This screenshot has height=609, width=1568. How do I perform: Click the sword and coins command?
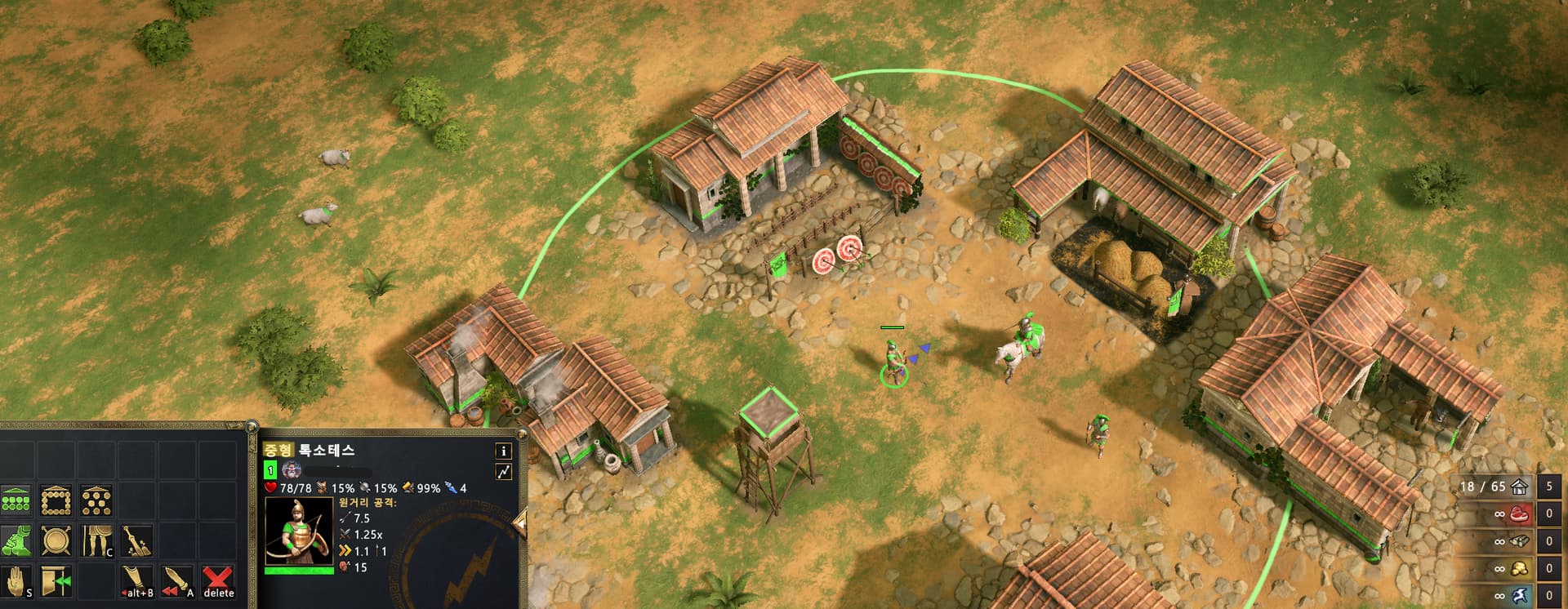point(137,540)
